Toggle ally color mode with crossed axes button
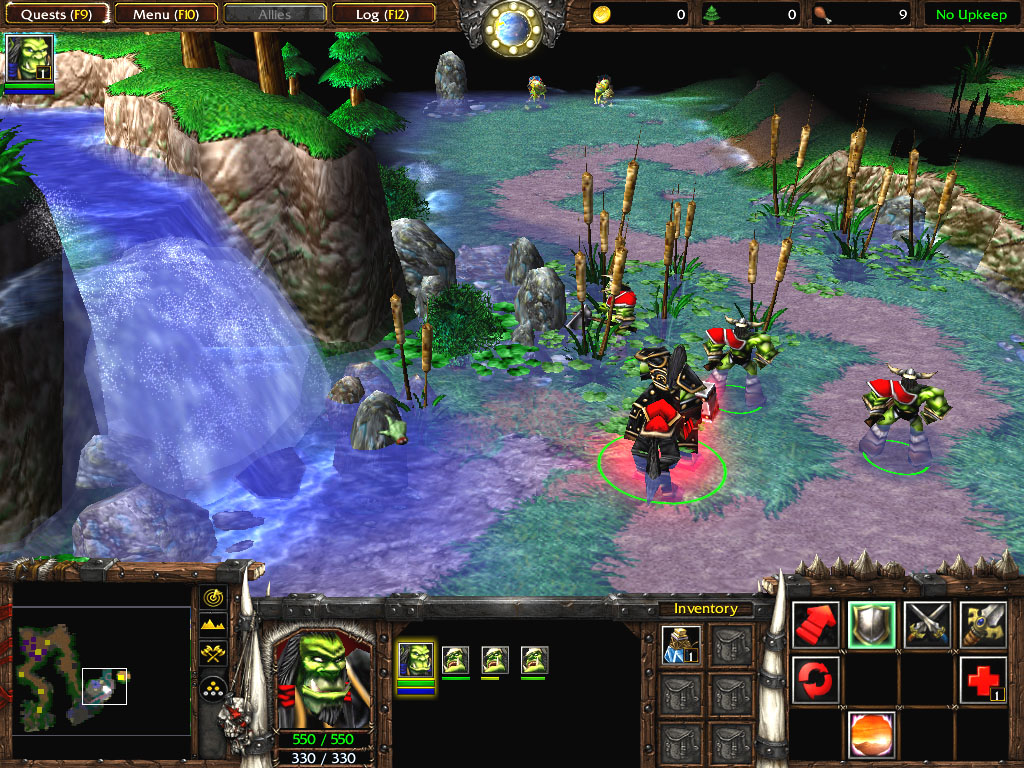 (213, 654)
